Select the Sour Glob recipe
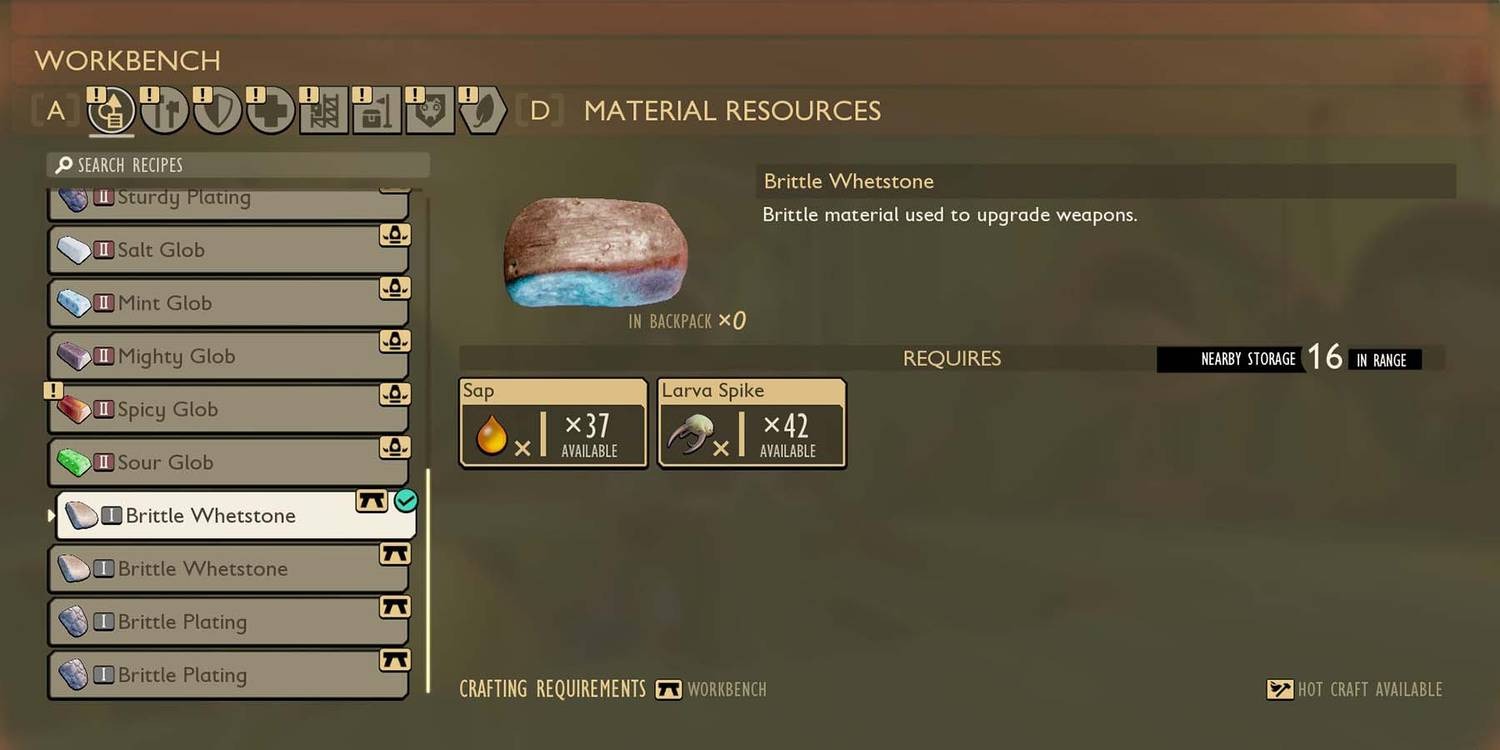 (228, 462)
